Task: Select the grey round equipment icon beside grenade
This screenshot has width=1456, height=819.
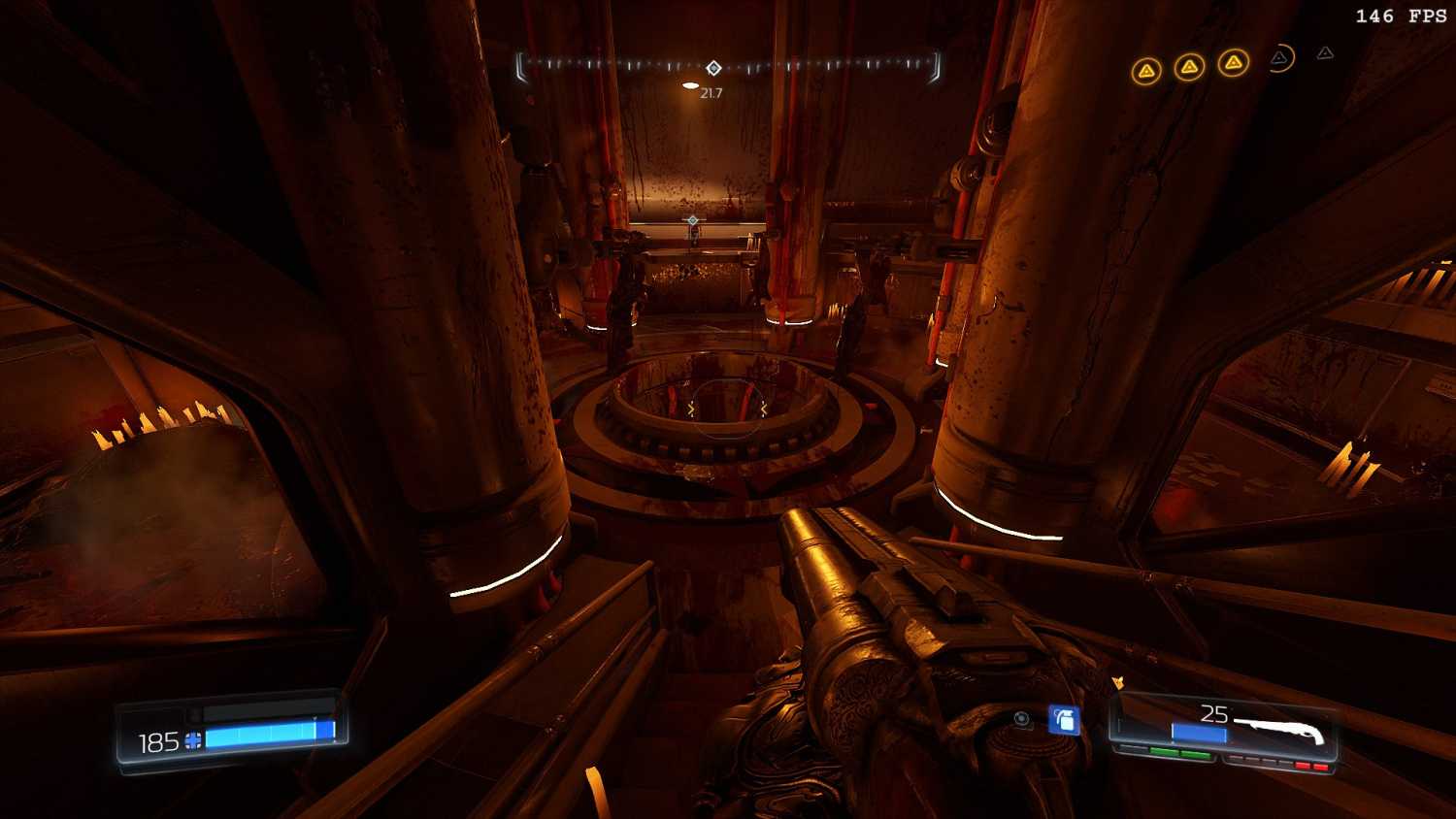Action: point(1021,719)
